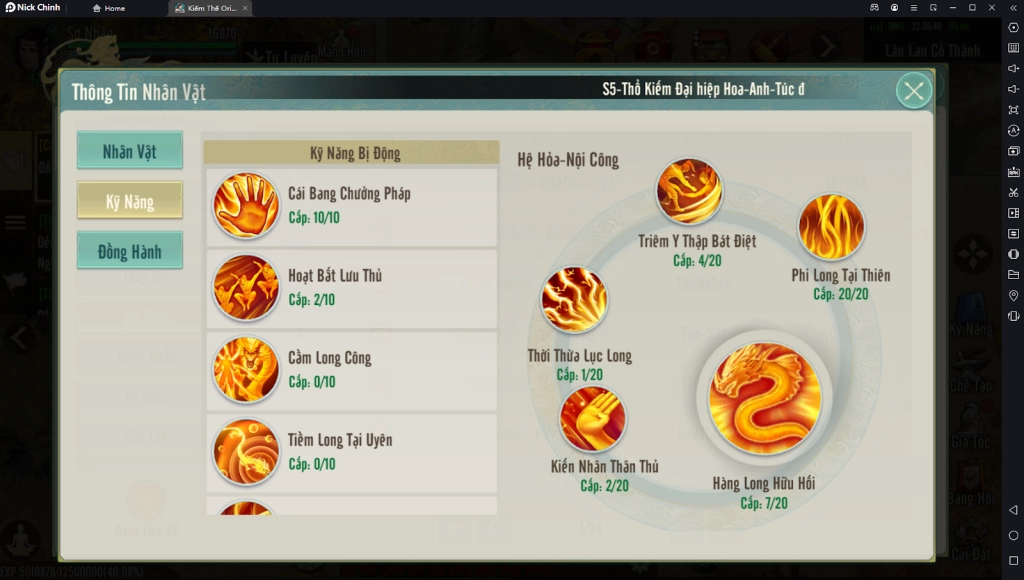Image resolution: width=1024 pixels, height=580 pixels.
Task: Switch to the Nhân Vật tab
Action: click(x=130, y=151)
